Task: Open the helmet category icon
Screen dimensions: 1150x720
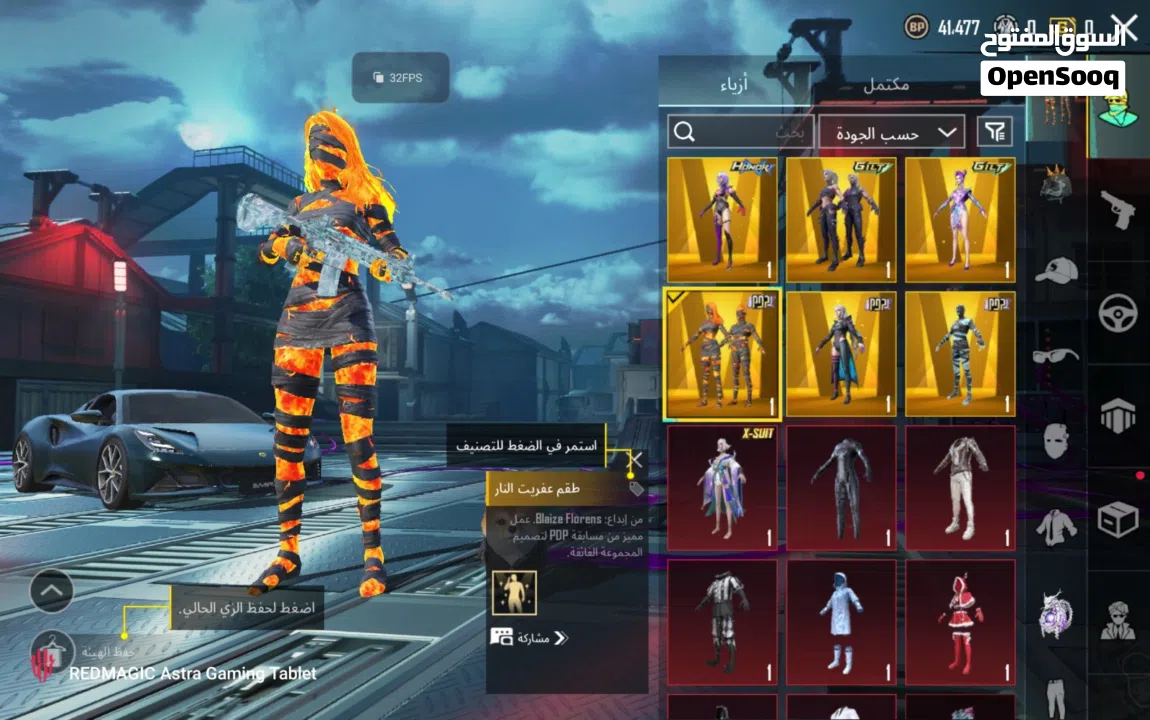Action: [1056, 183]
